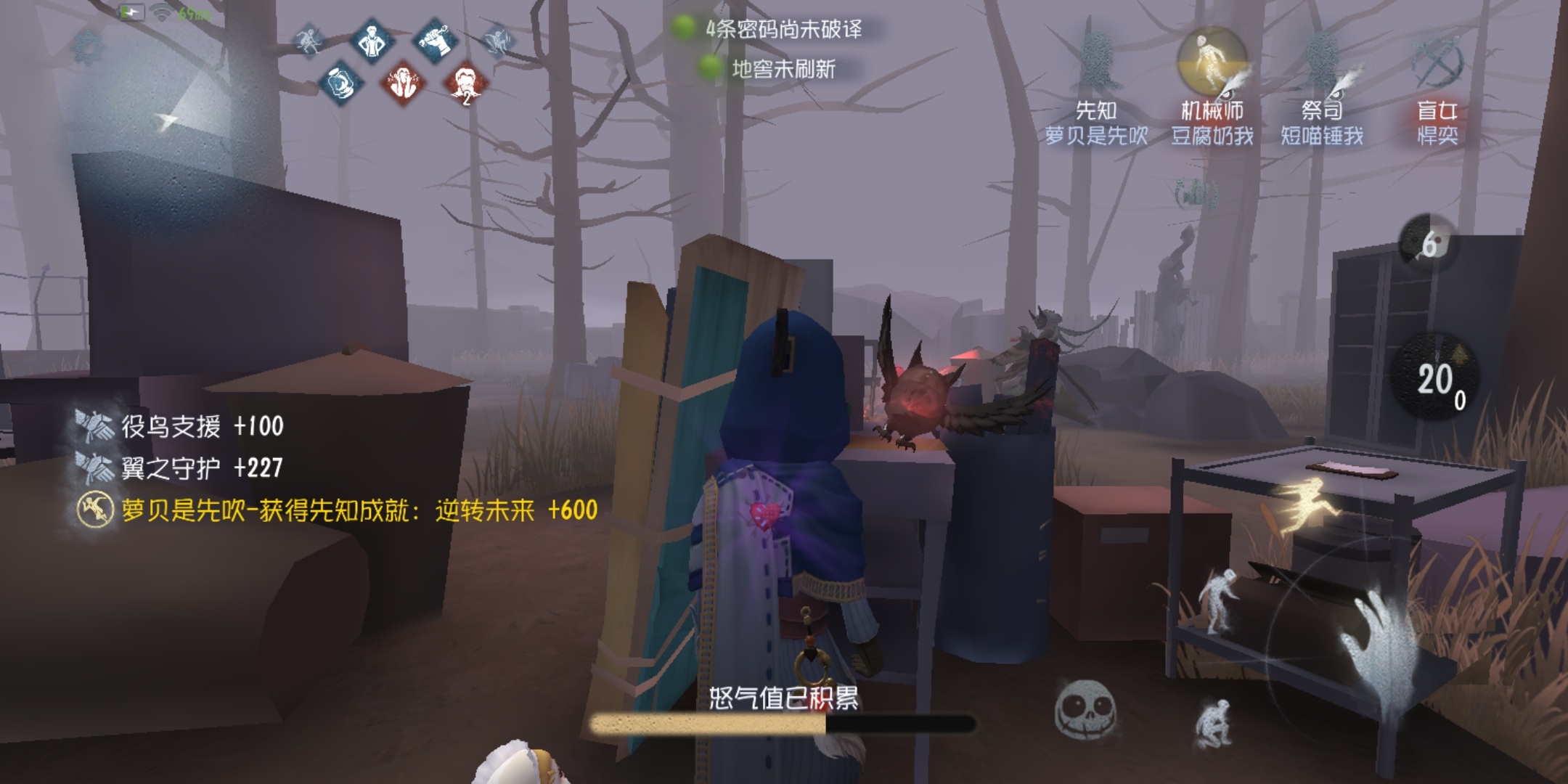Tap the jar persona trait icon
Screen dimensions: 1568x784
[x=340, y=84]
